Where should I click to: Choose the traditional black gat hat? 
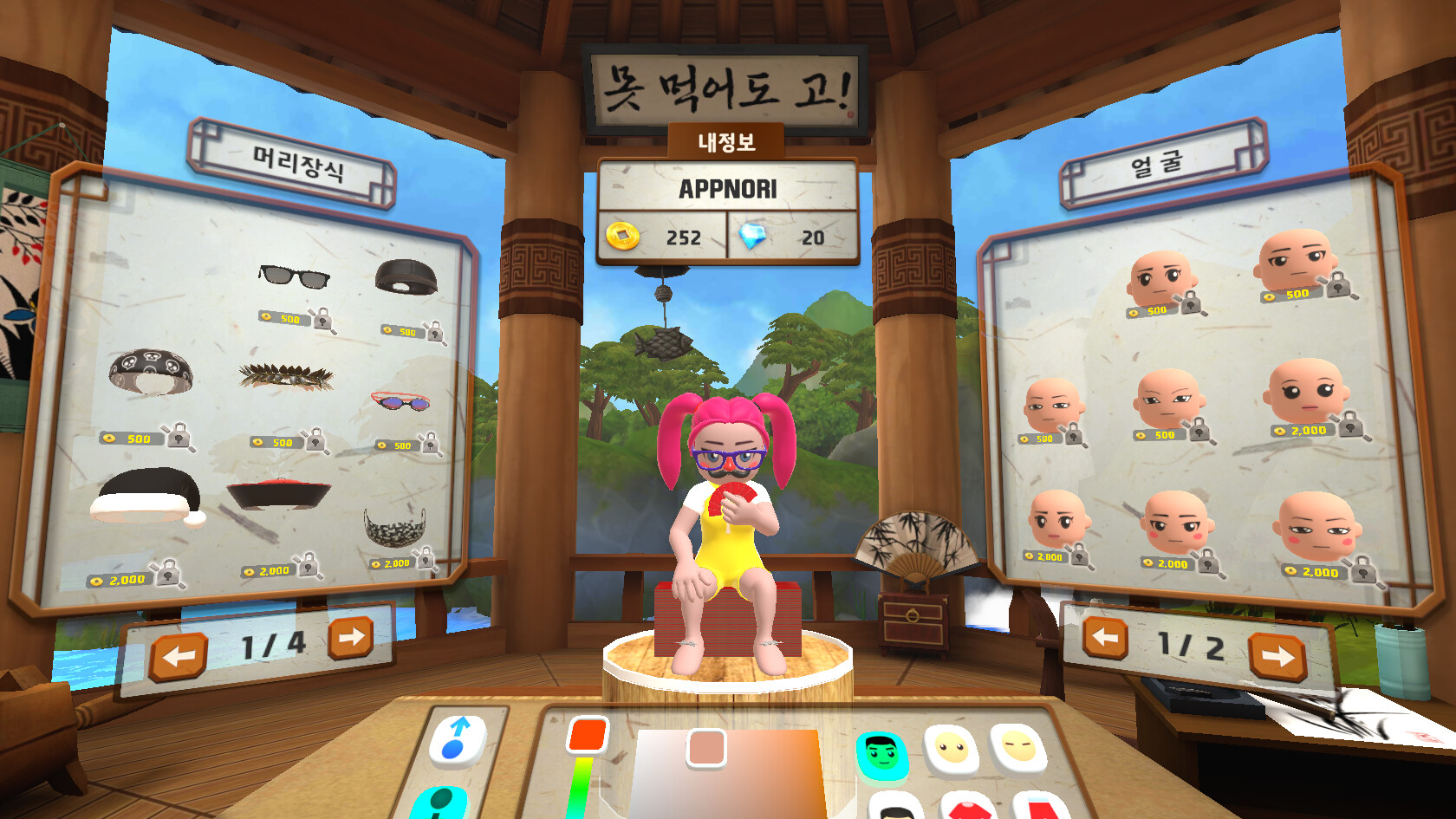pyautogui.click(x=277, y=494)
